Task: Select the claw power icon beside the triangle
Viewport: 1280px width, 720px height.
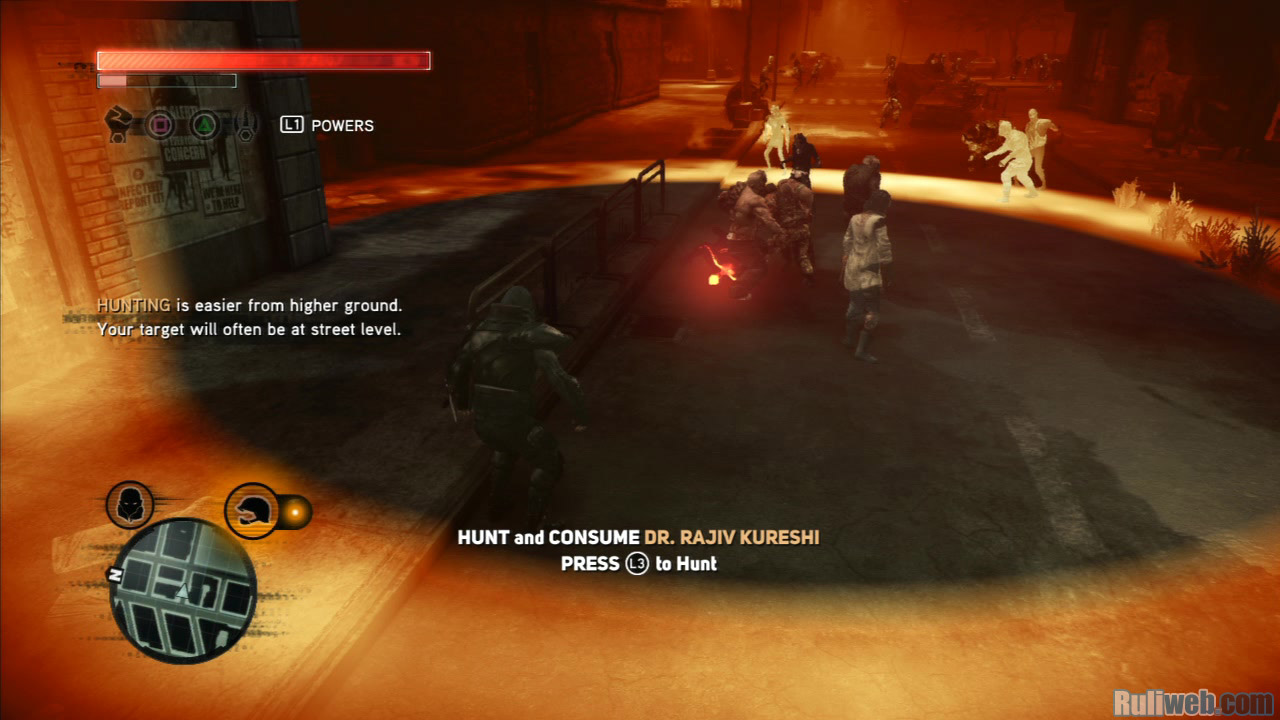Action: (x=246, y=125)
